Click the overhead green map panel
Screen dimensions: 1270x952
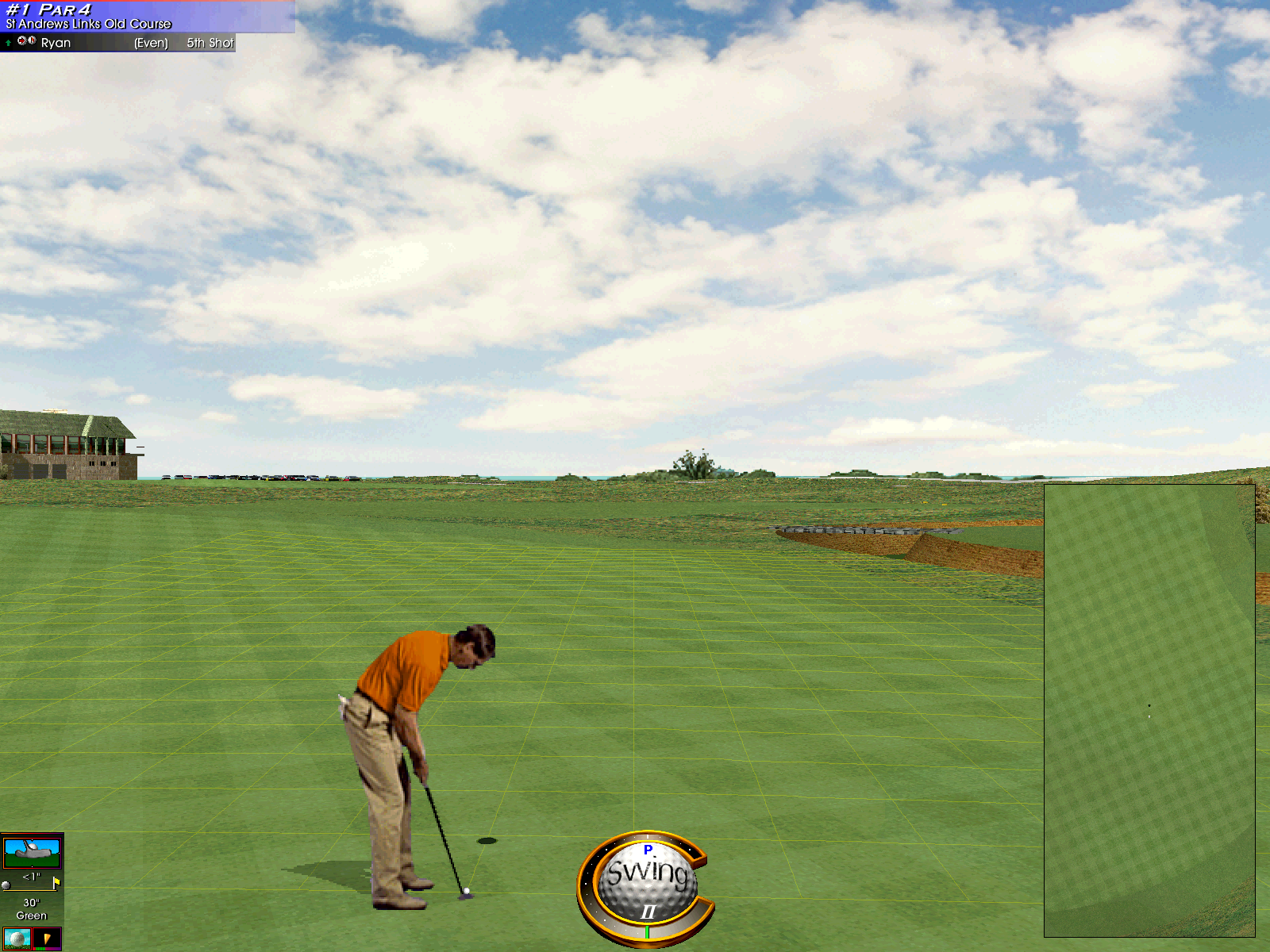pyautogui.click(x=1149, y=710)
